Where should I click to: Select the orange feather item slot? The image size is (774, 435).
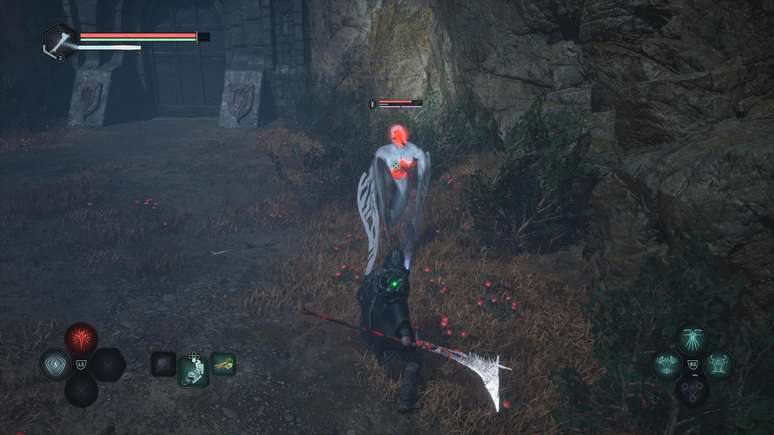pyautogui.click(x=223, y=363)
